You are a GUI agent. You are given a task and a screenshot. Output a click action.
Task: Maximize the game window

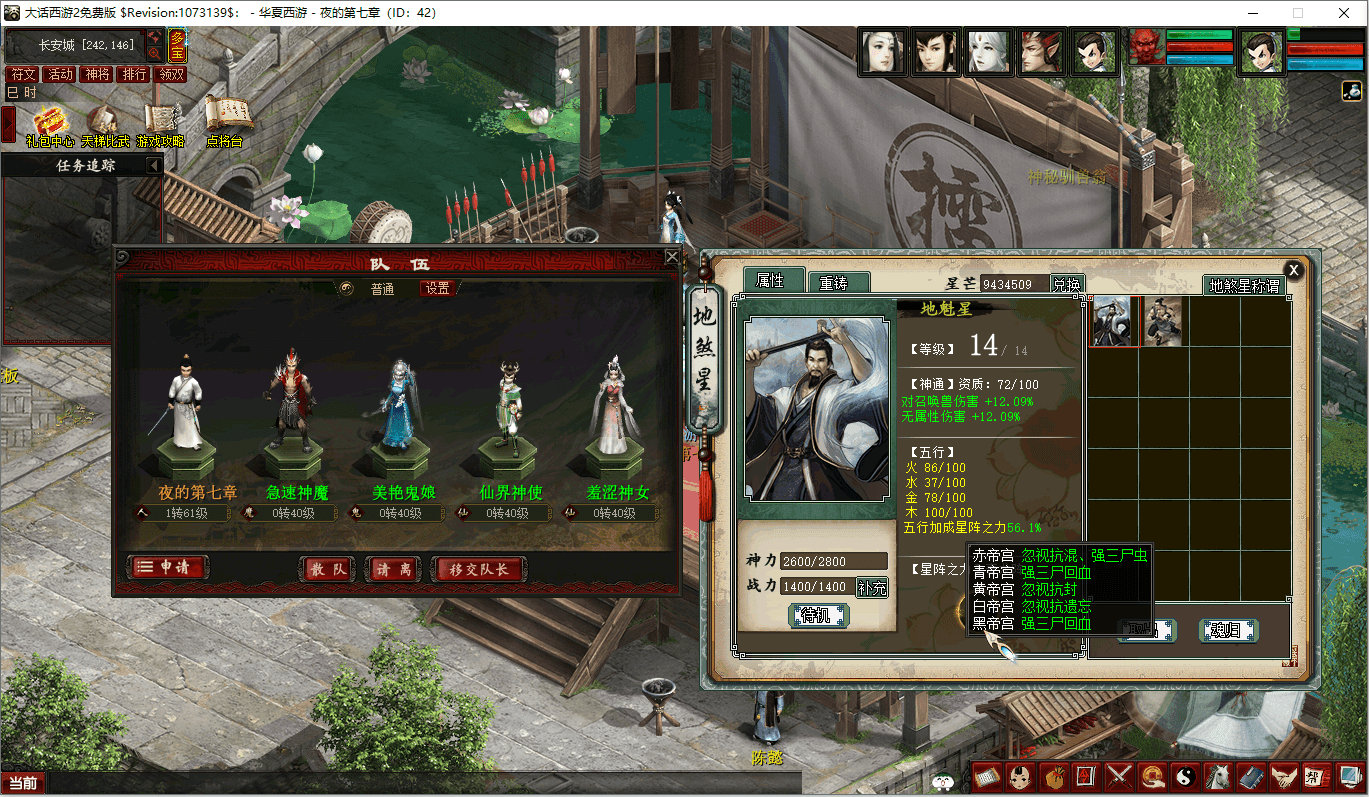1298,13
